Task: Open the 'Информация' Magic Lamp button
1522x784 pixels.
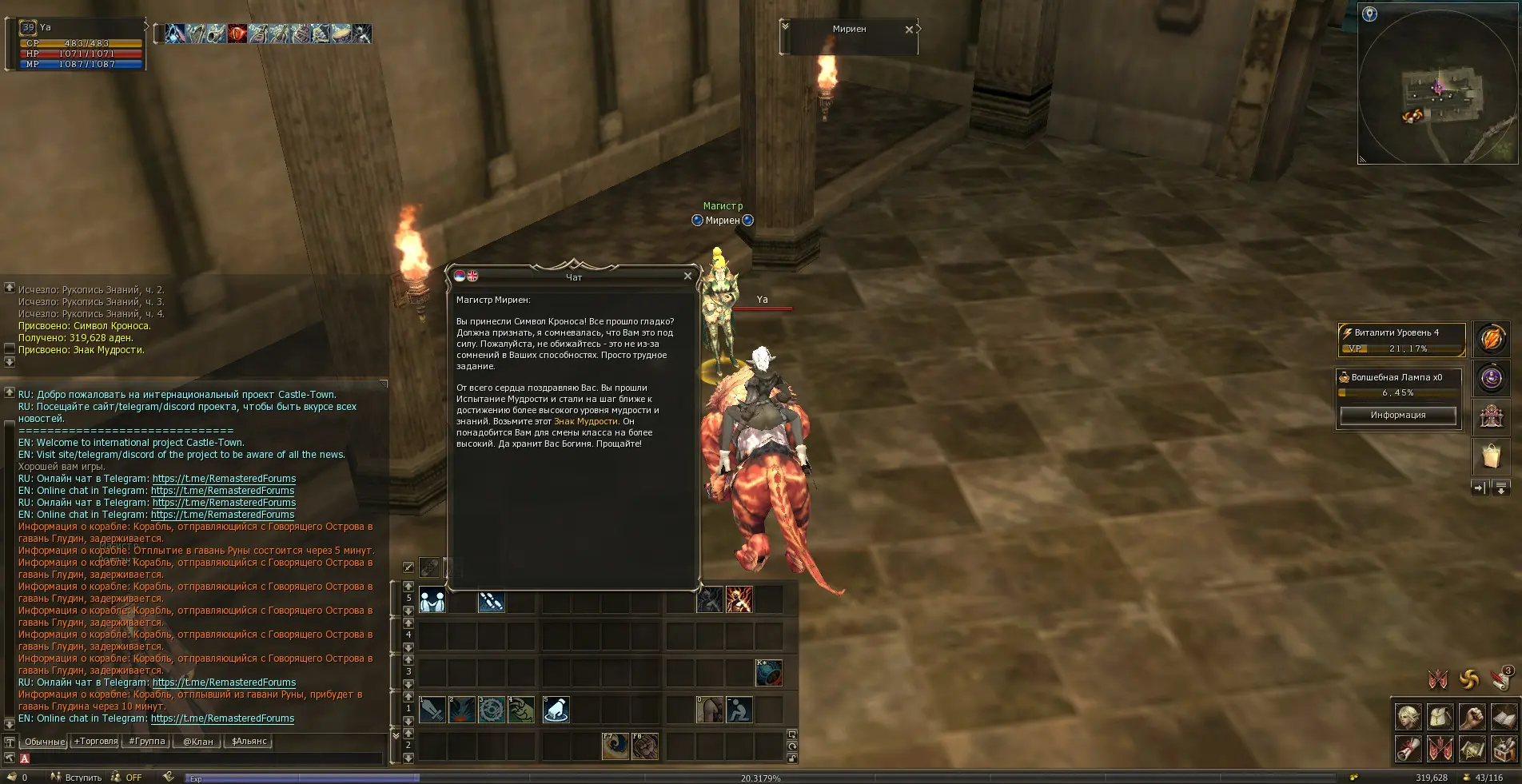Action: click(x=1397, y=415)
